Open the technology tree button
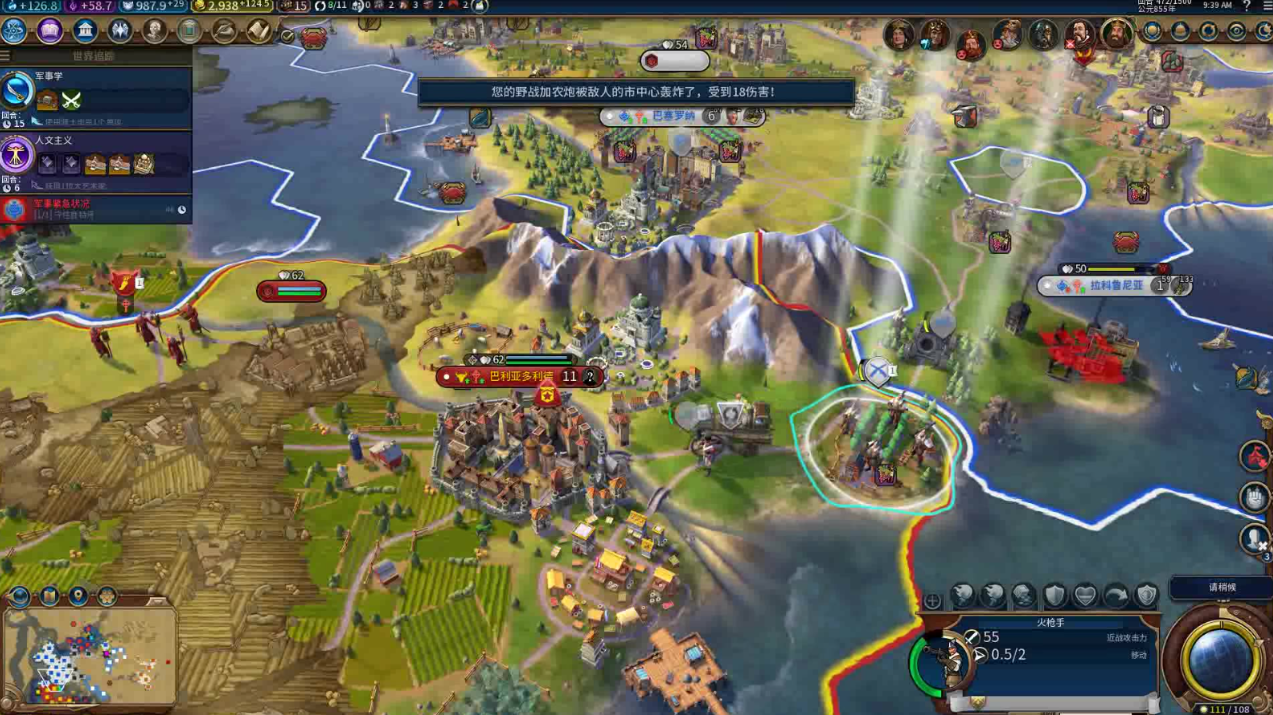 pyautogui.click(x=17, y=31)
